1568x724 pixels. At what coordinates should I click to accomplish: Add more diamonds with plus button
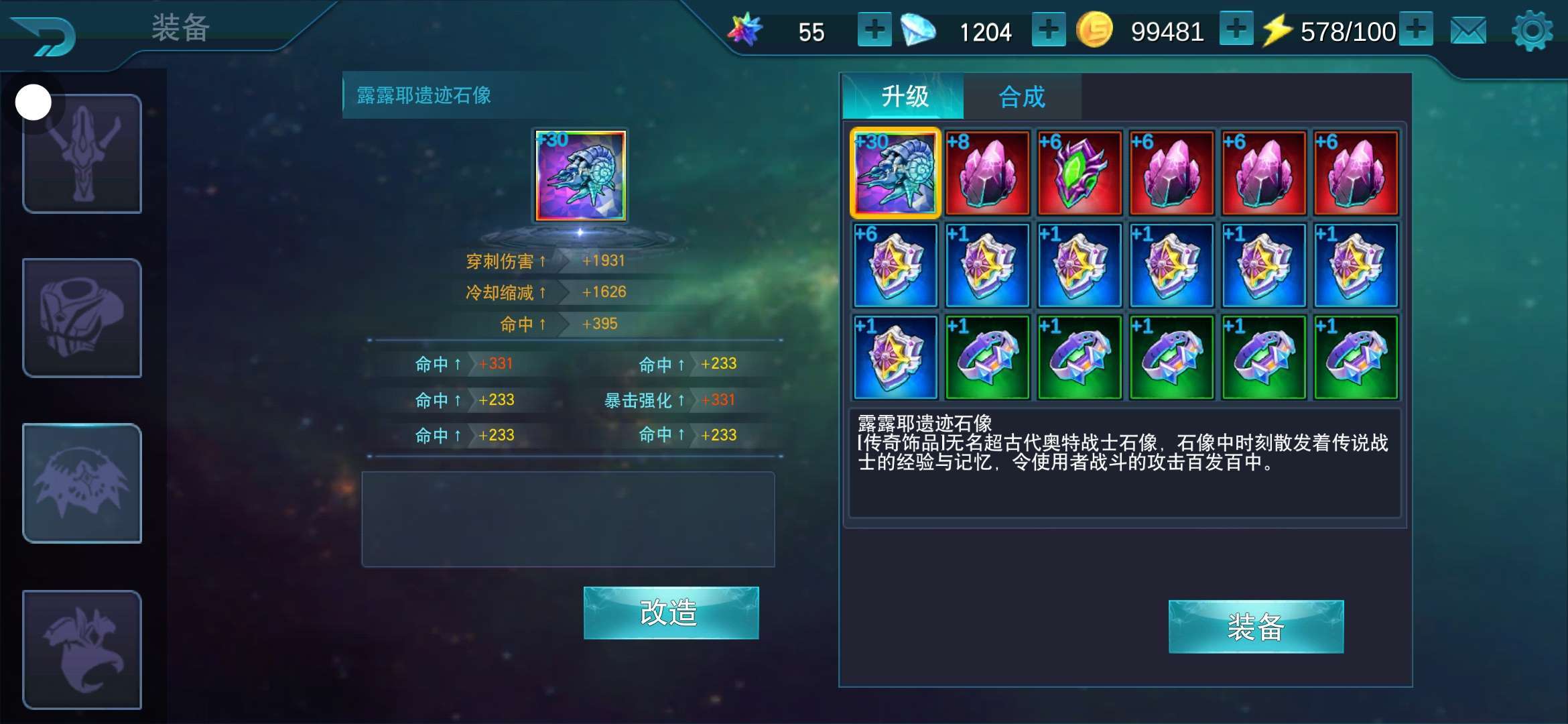point(1048,30)
